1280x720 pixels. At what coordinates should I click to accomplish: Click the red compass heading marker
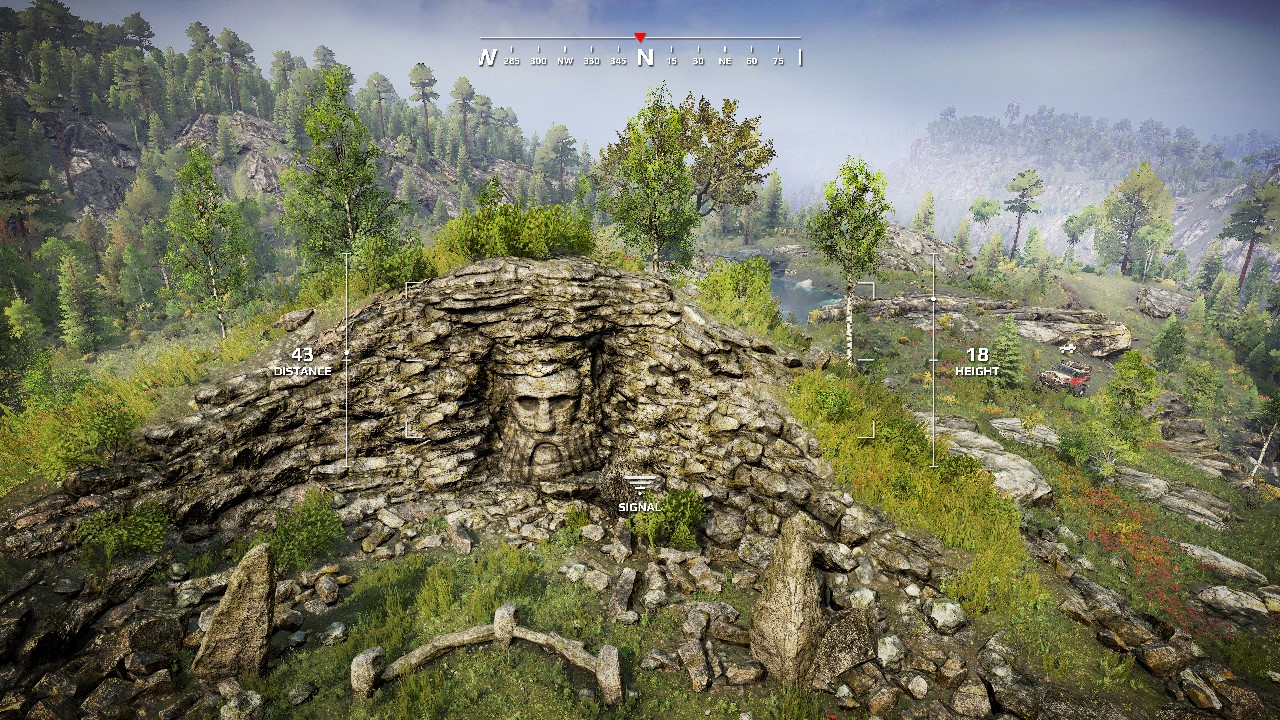[x=639, y=35]
